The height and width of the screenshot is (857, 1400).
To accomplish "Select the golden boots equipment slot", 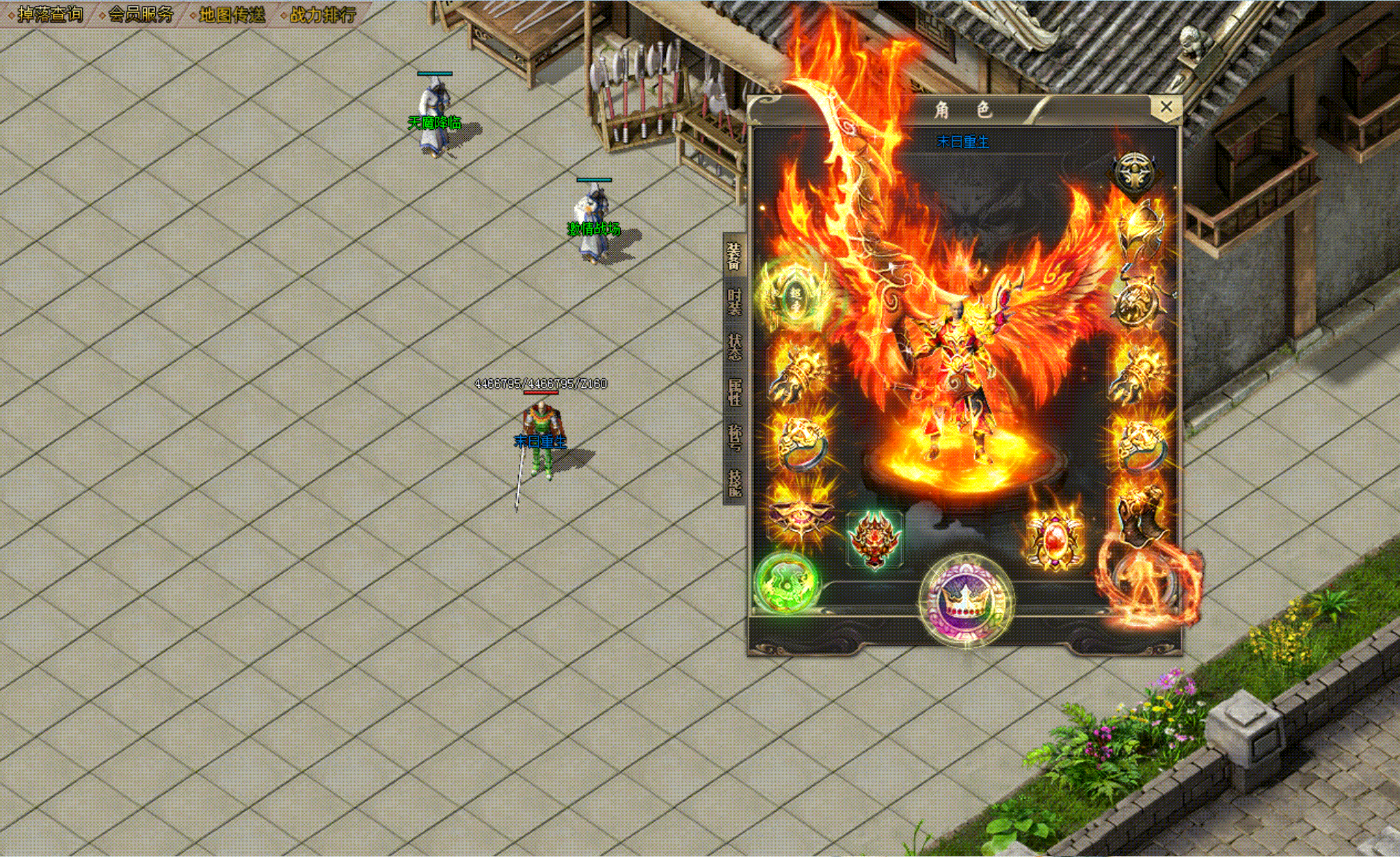I will coord(1140,514).
